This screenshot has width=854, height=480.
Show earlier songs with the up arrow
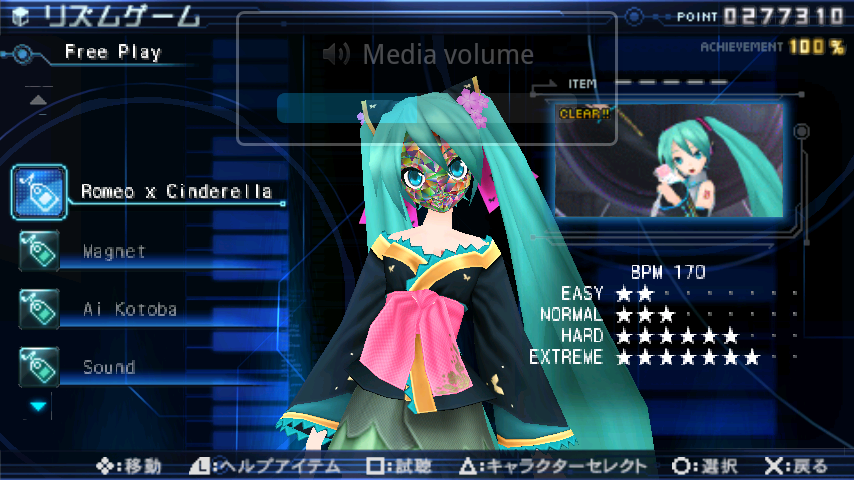click(38, 100)
